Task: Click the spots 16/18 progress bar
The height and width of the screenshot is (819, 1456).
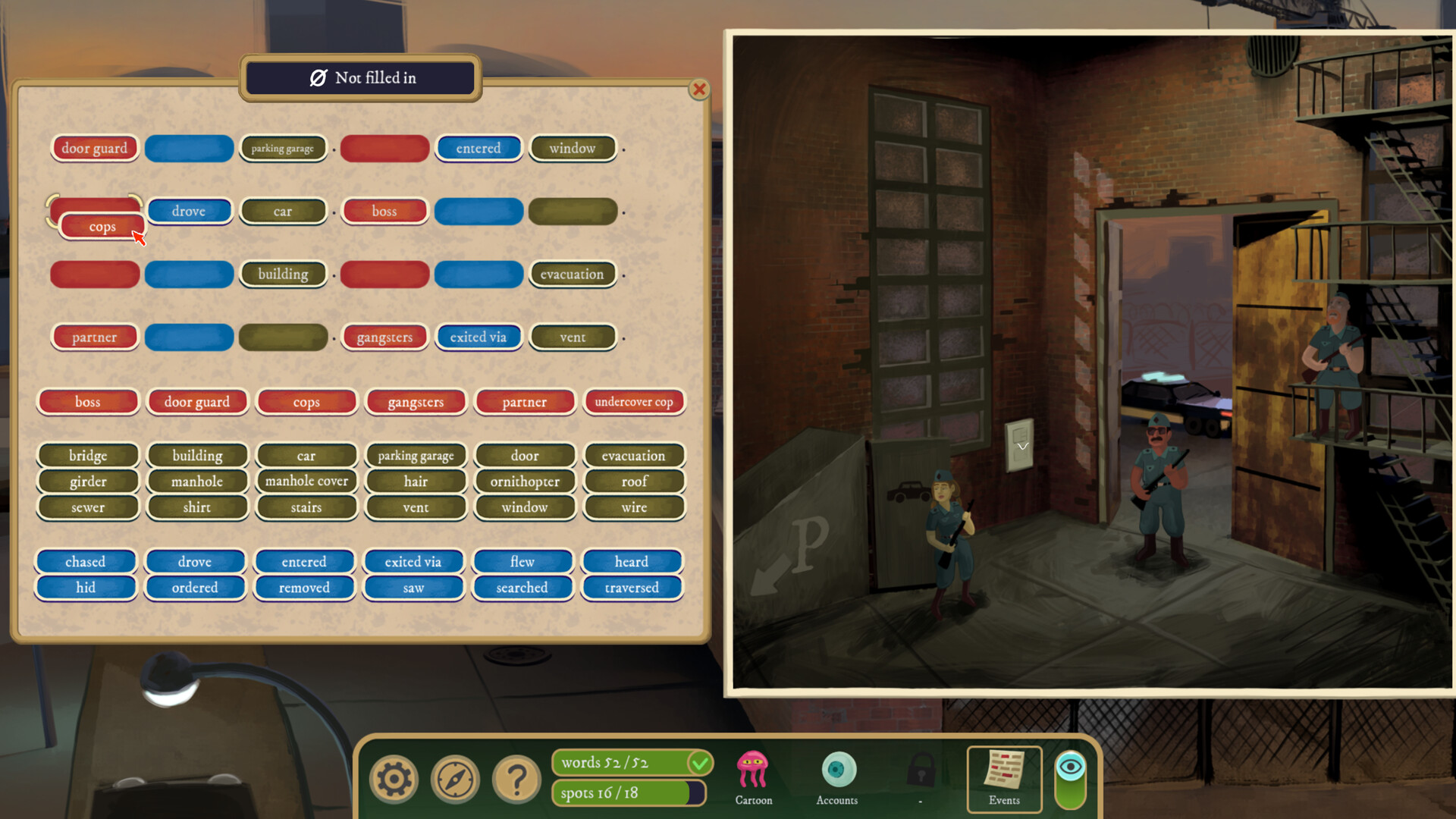Action: [x=628, y=792]
